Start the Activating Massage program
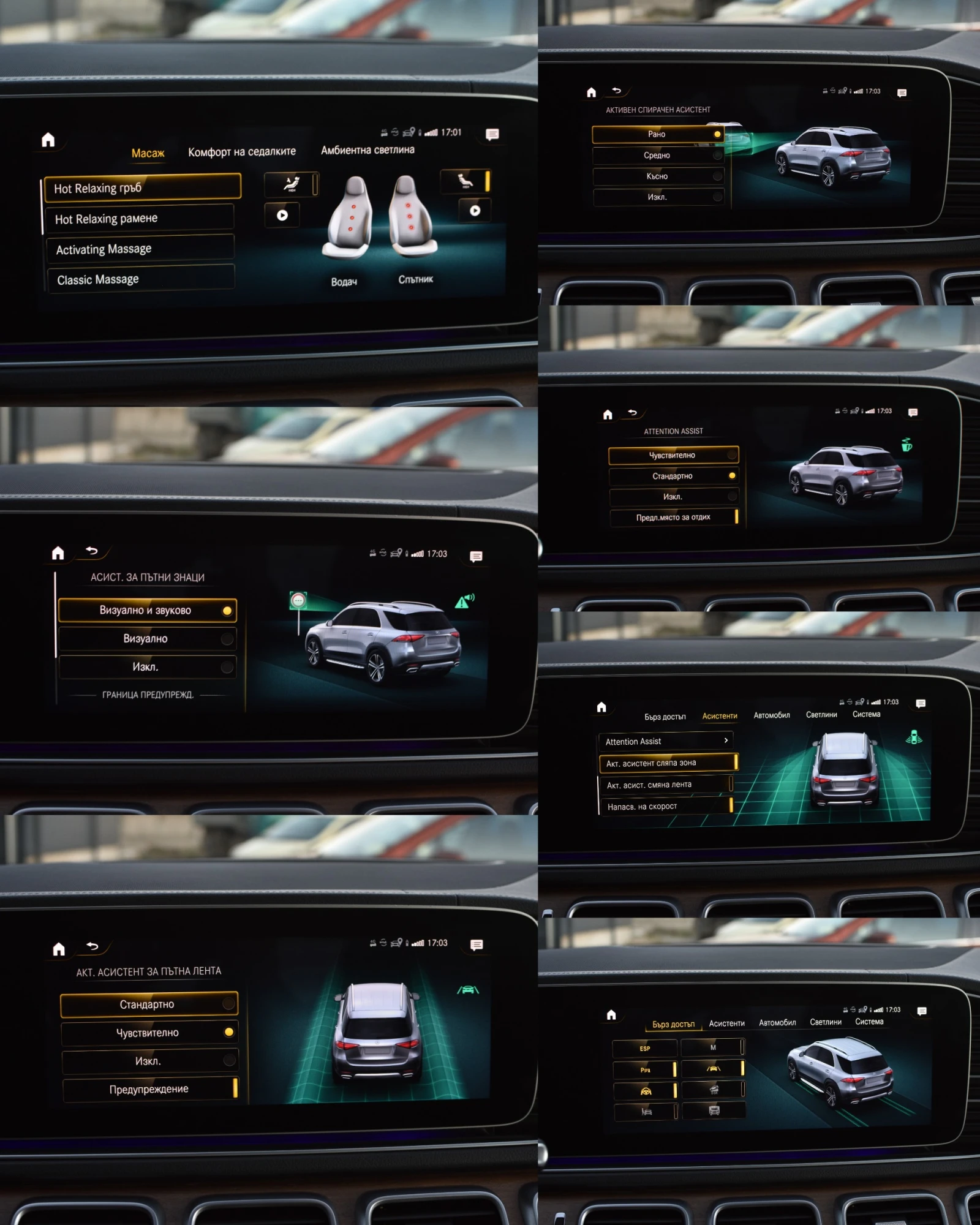 coord(140,249)
